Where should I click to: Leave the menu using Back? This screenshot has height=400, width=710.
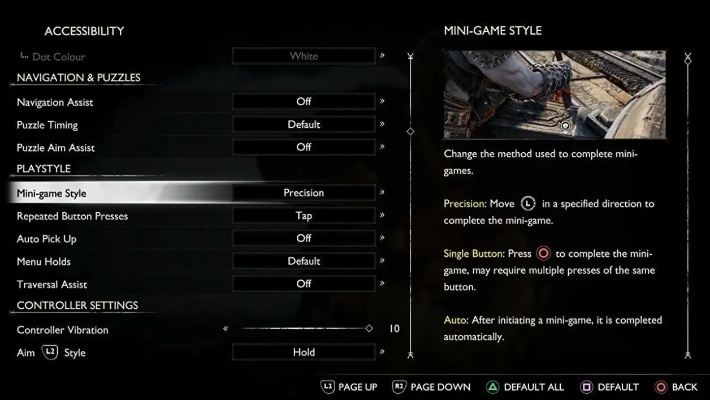pos(676,387)
